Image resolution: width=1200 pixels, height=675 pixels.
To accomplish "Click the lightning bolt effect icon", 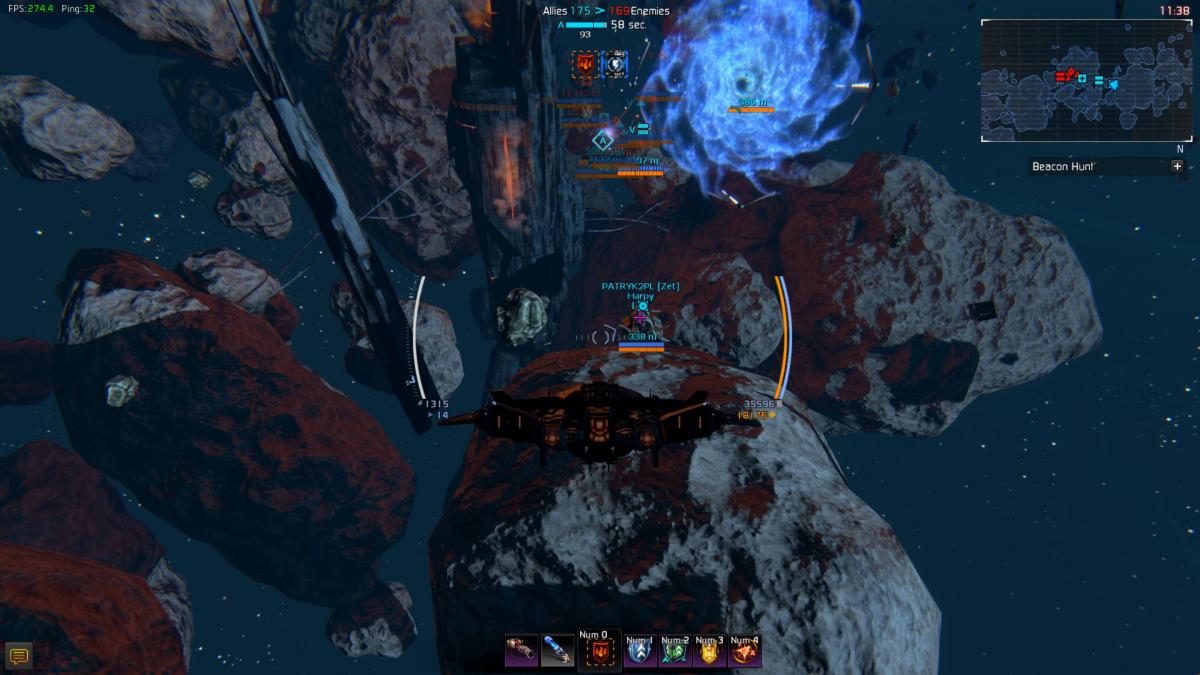I will 614,65.
